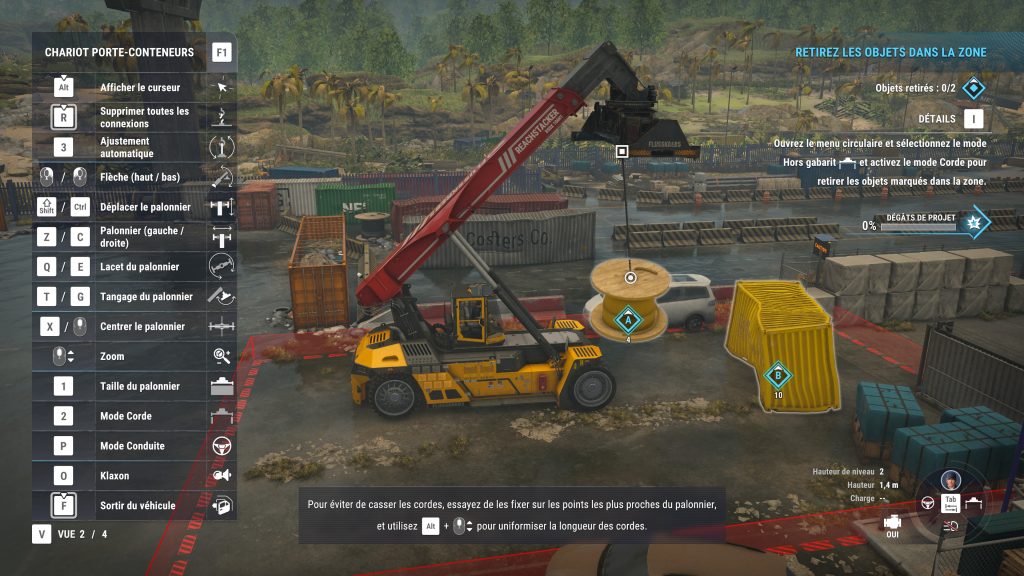The height and width of the screenshot is (576, 1024).
Task: Select the steering wheel icon in radial menu
Action: tap(927, 502)
